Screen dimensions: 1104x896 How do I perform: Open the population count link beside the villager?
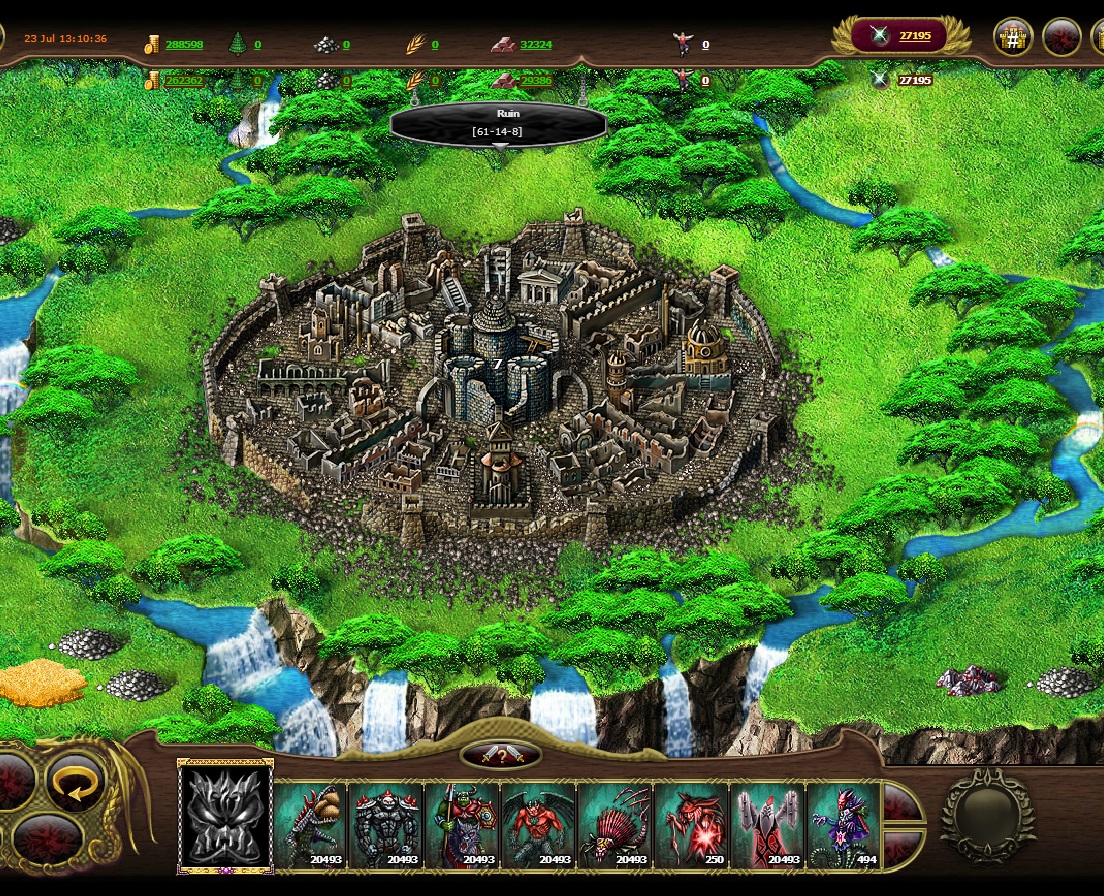click(x=705, y=44)
